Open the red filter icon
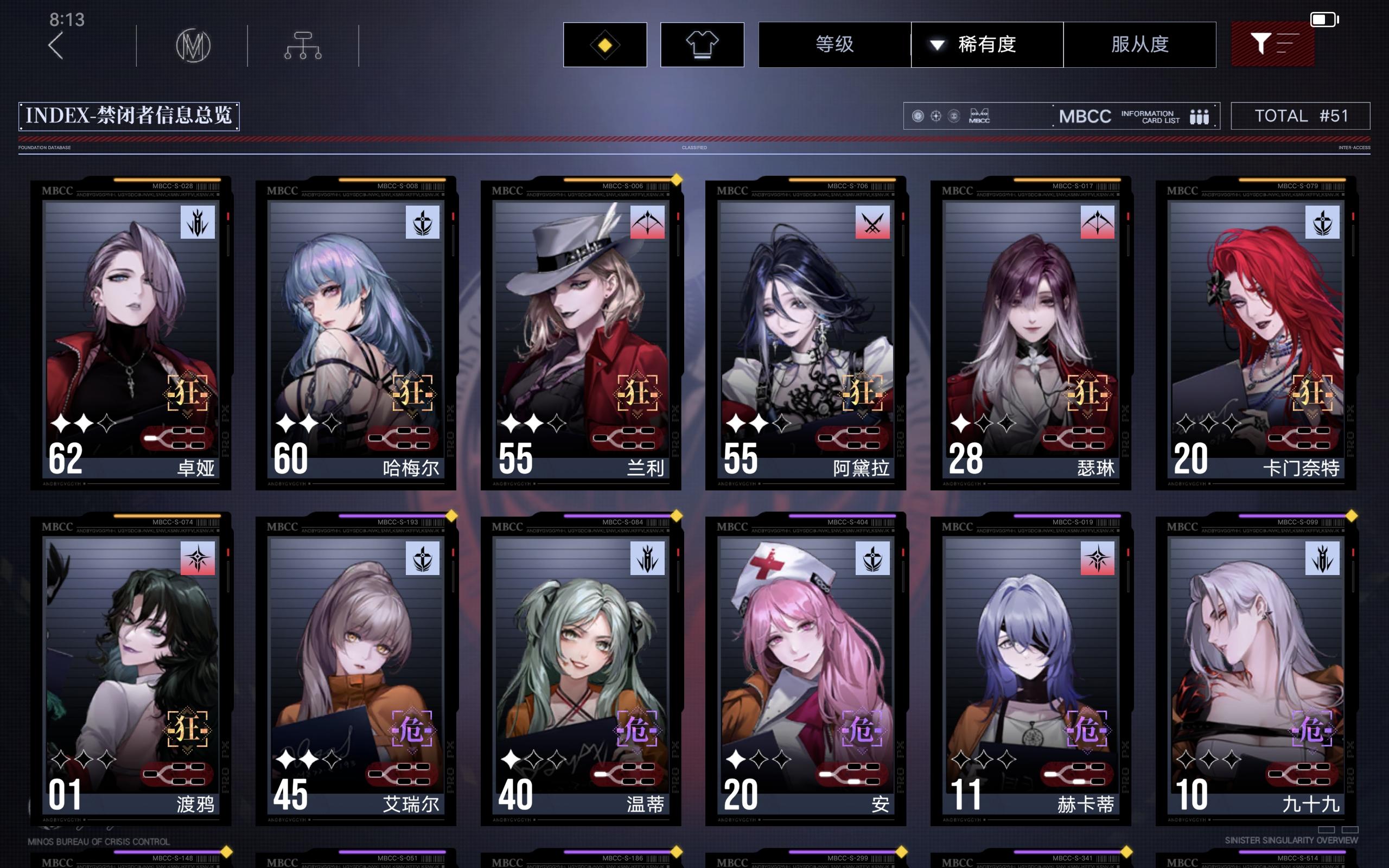Image resolution: width=1389 pixels, height=868 pixels. pos(1273,44)
